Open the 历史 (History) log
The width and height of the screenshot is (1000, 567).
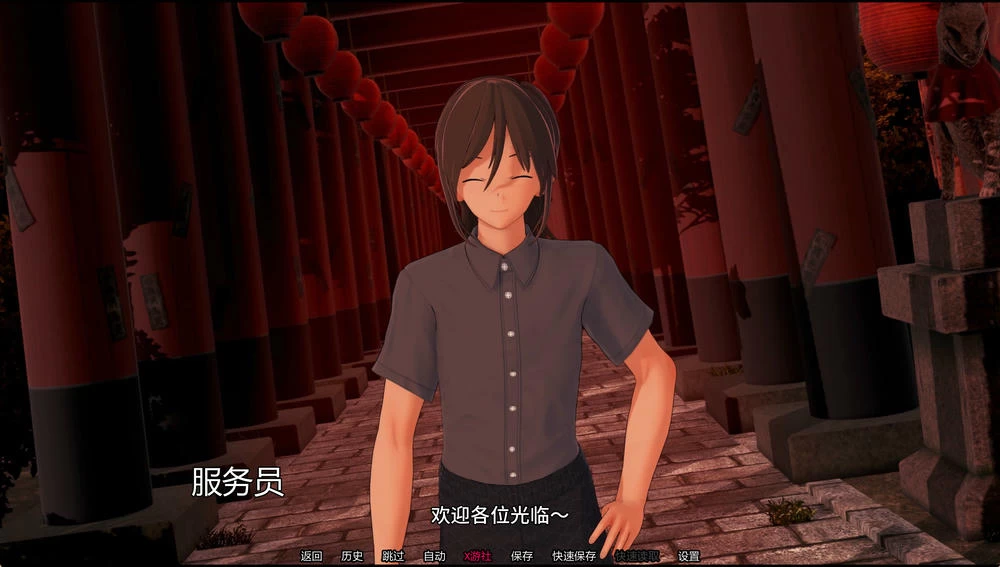(352, 556)
